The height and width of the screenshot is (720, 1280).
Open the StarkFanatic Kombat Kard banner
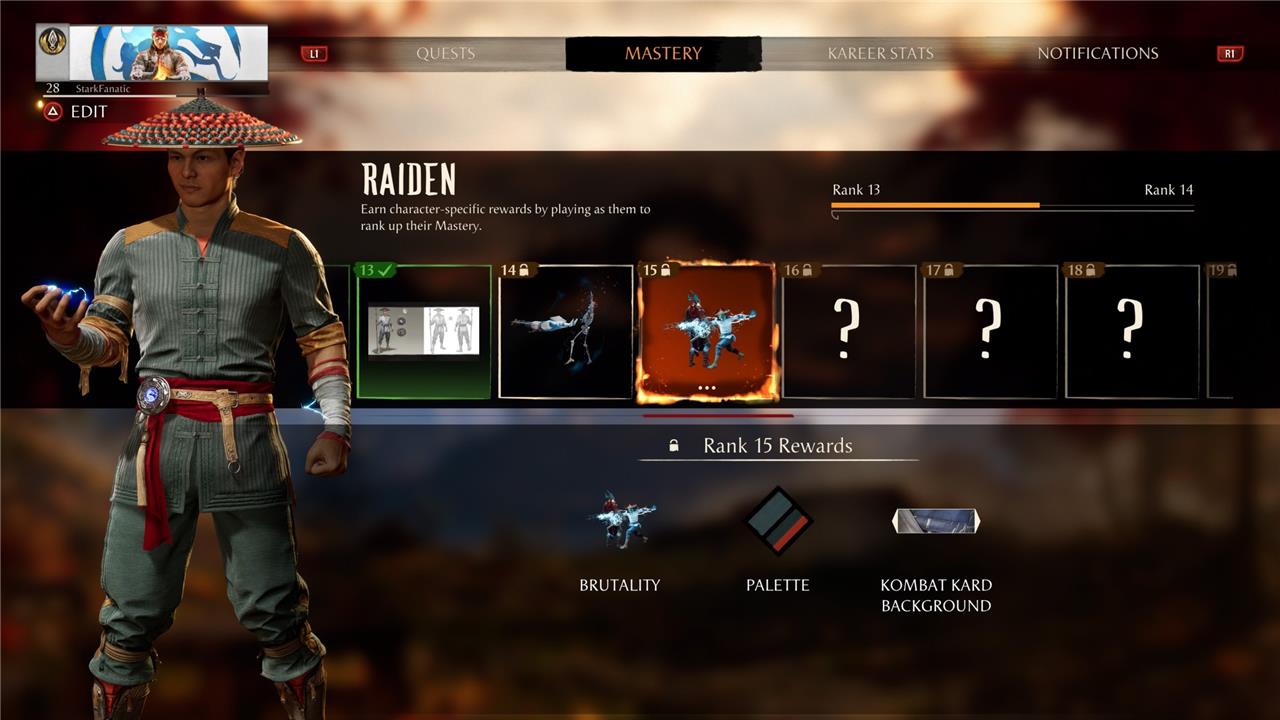[x=152, y=53]
